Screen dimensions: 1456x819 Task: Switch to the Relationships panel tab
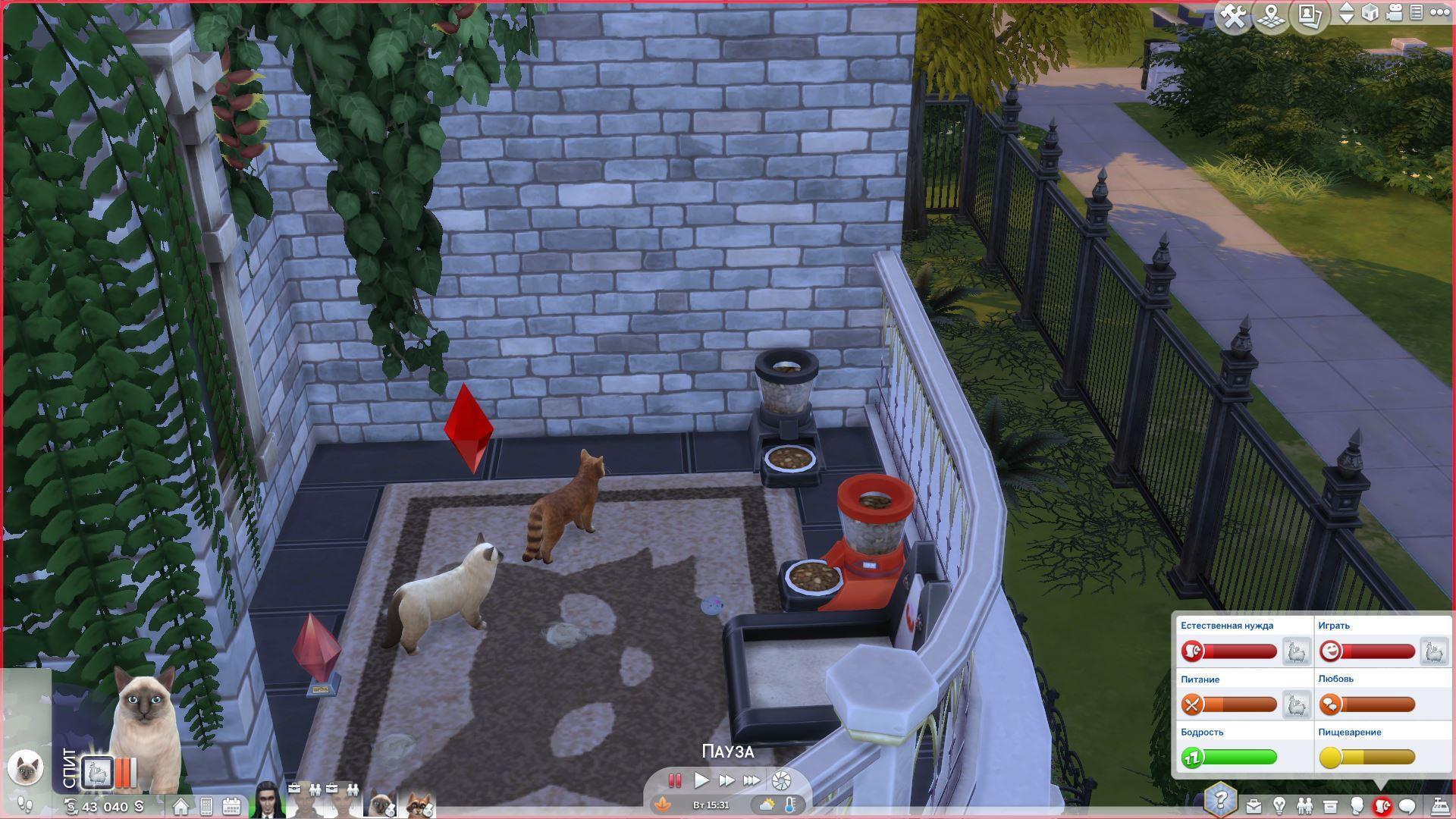click(x=1304, y=805)
